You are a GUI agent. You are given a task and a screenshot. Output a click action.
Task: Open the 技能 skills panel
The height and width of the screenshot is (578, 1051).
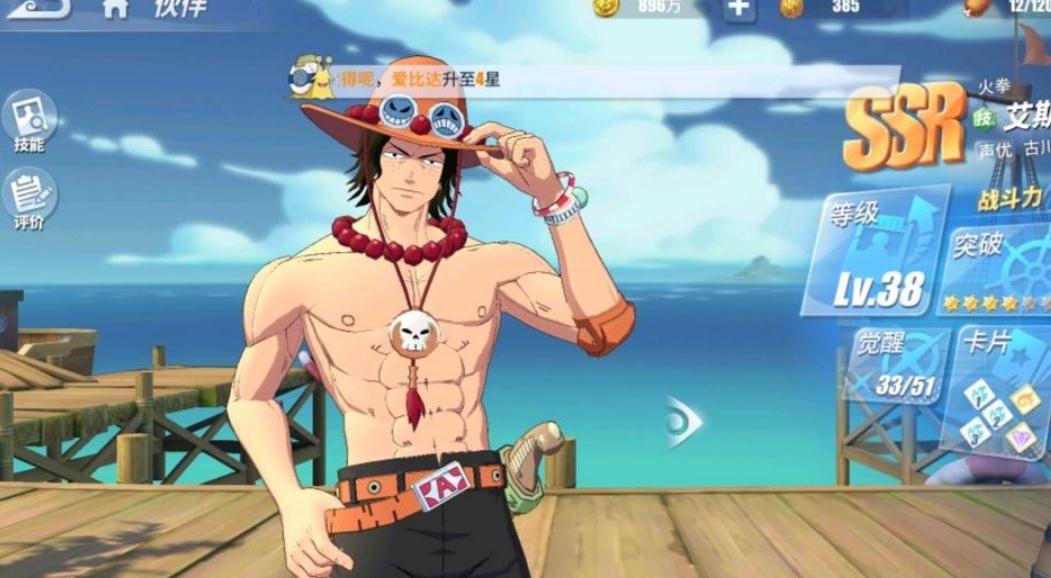29,122
